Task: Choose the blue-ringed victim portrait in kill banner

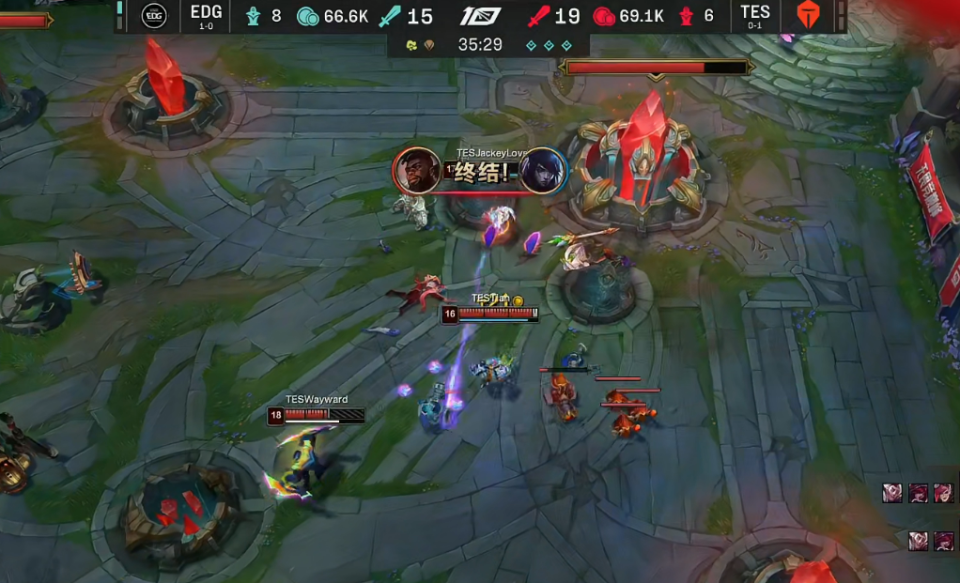Action: click(x=543, y=171)
